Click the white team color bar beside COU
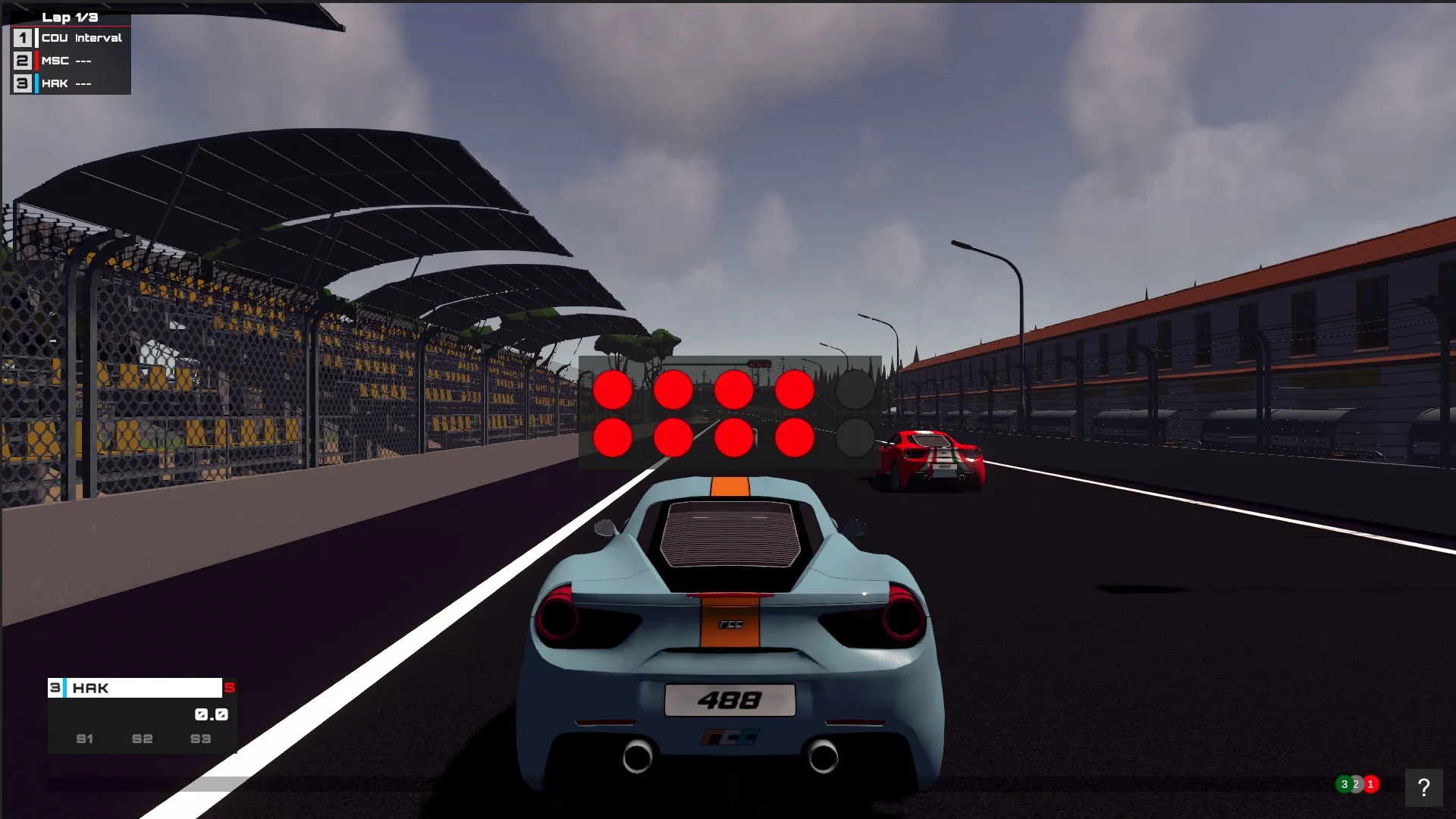The height and width of the screenshot is (819, 1456). [x=36, y=36]
